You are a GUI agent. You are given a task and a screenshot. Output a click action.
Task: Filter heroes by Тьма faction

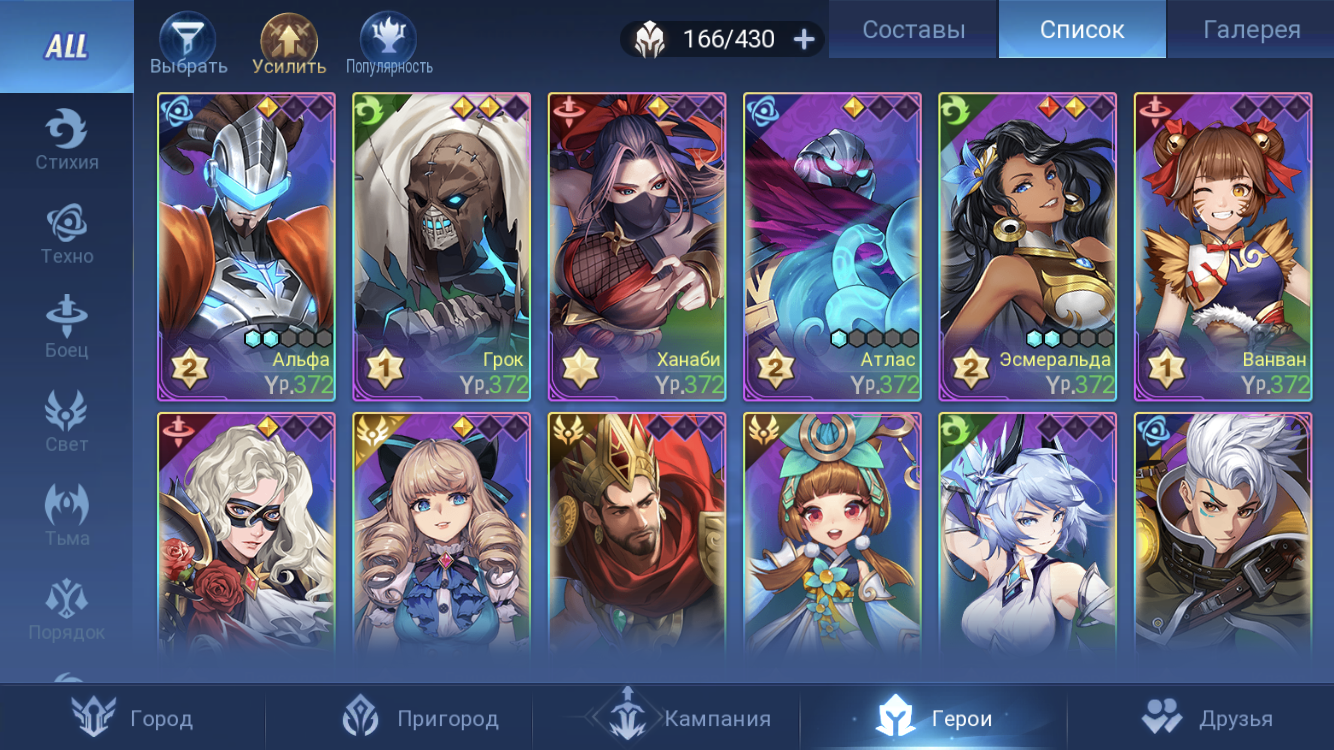(x=67, y=516)
